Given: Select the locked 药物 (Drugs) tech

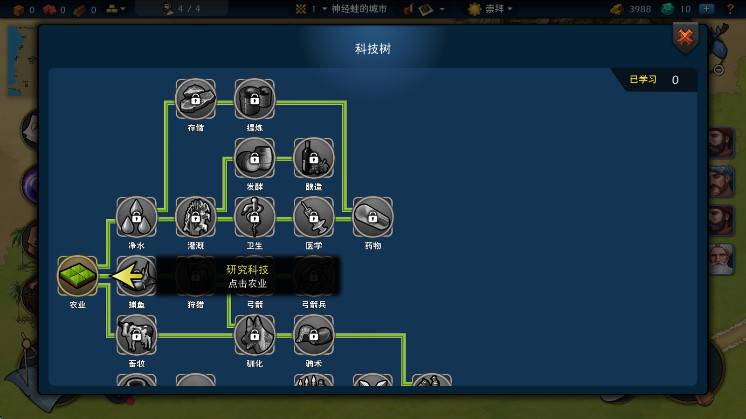Looking at the screenshot, I should (x=373, y=217).
